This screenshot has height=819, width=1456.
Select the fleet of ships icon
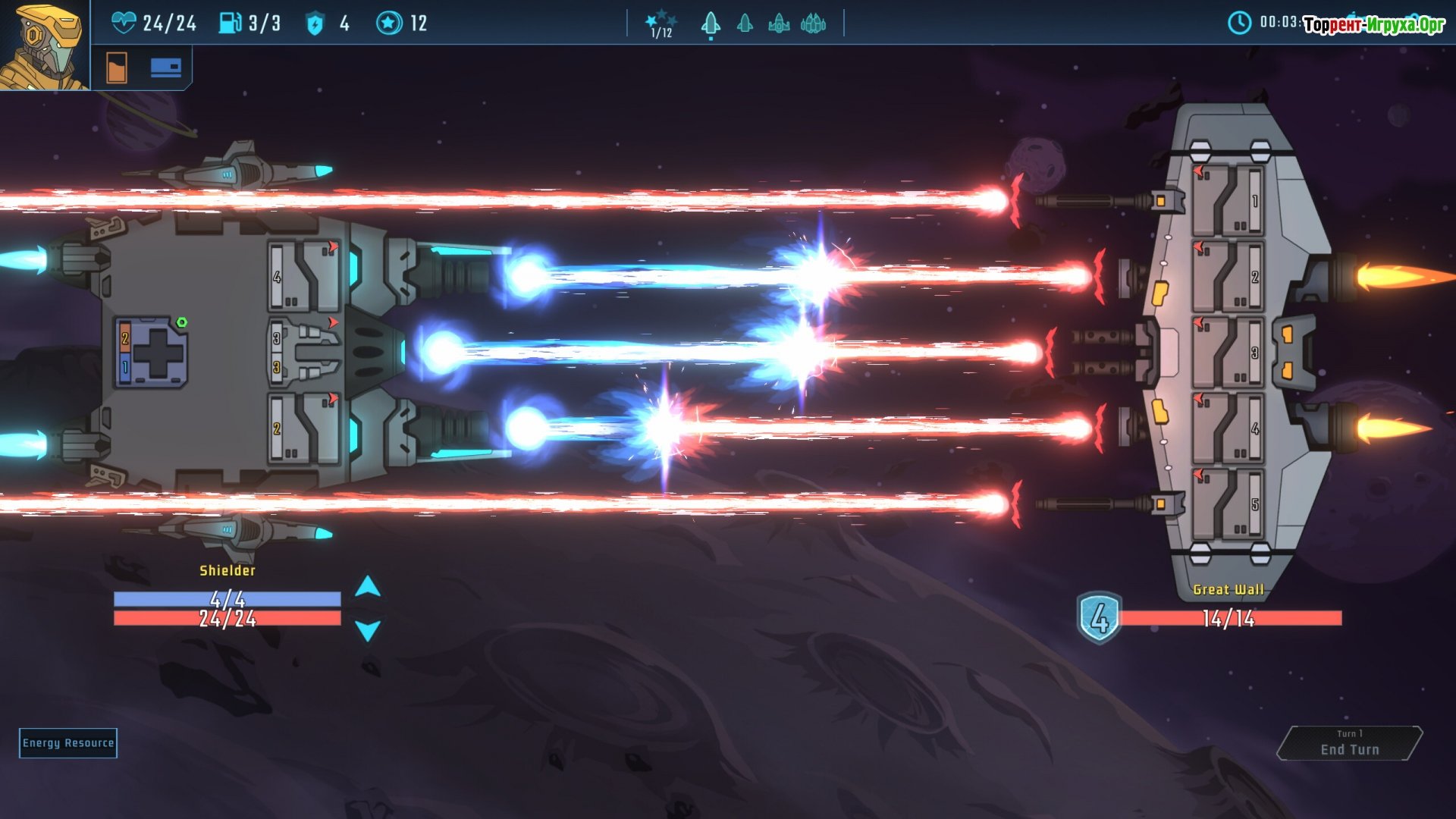[x=813, y=24]
